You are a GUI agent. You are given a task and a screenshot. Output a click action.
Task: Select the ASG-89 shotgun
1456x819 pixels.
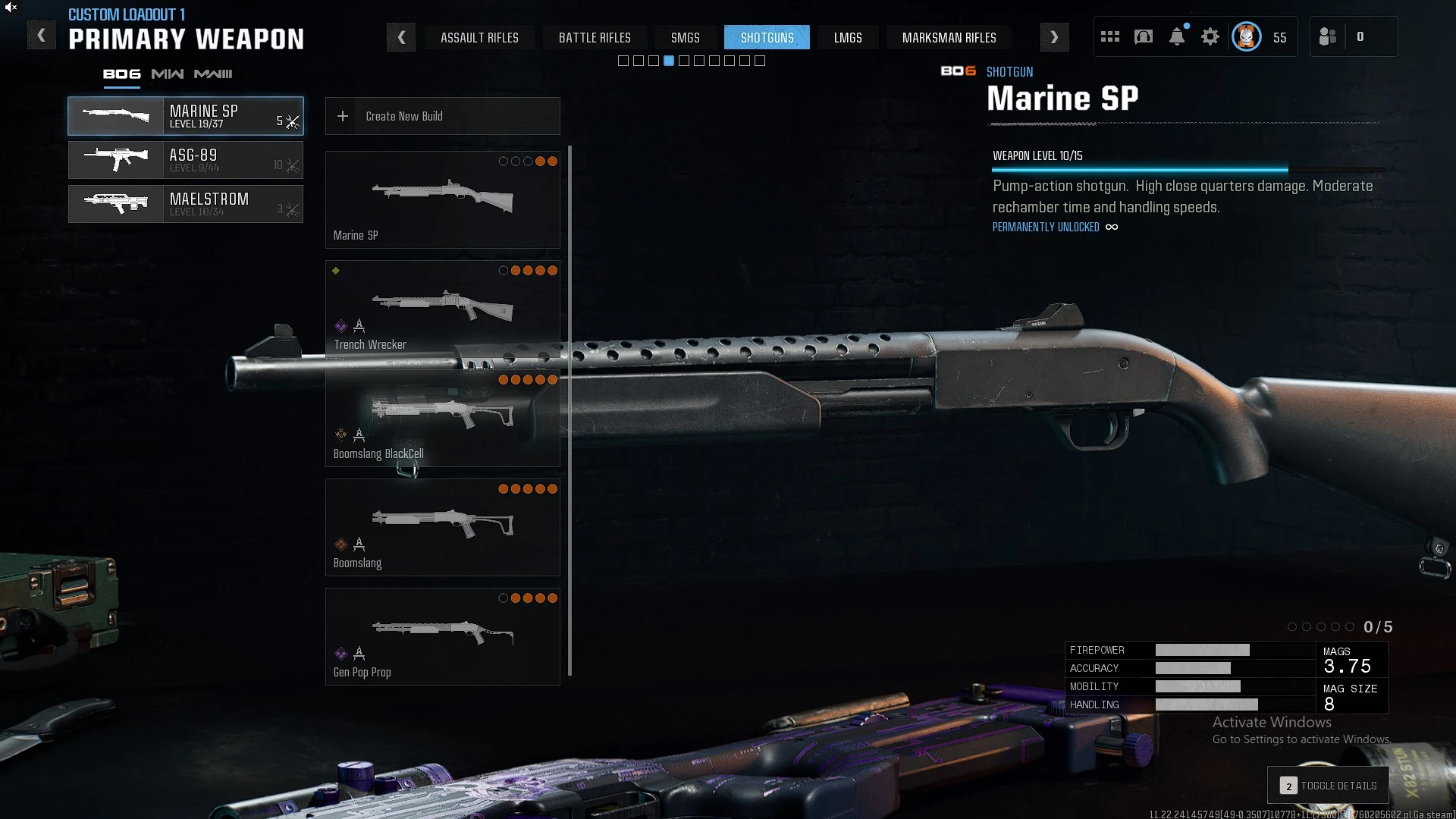coord(186,160)
